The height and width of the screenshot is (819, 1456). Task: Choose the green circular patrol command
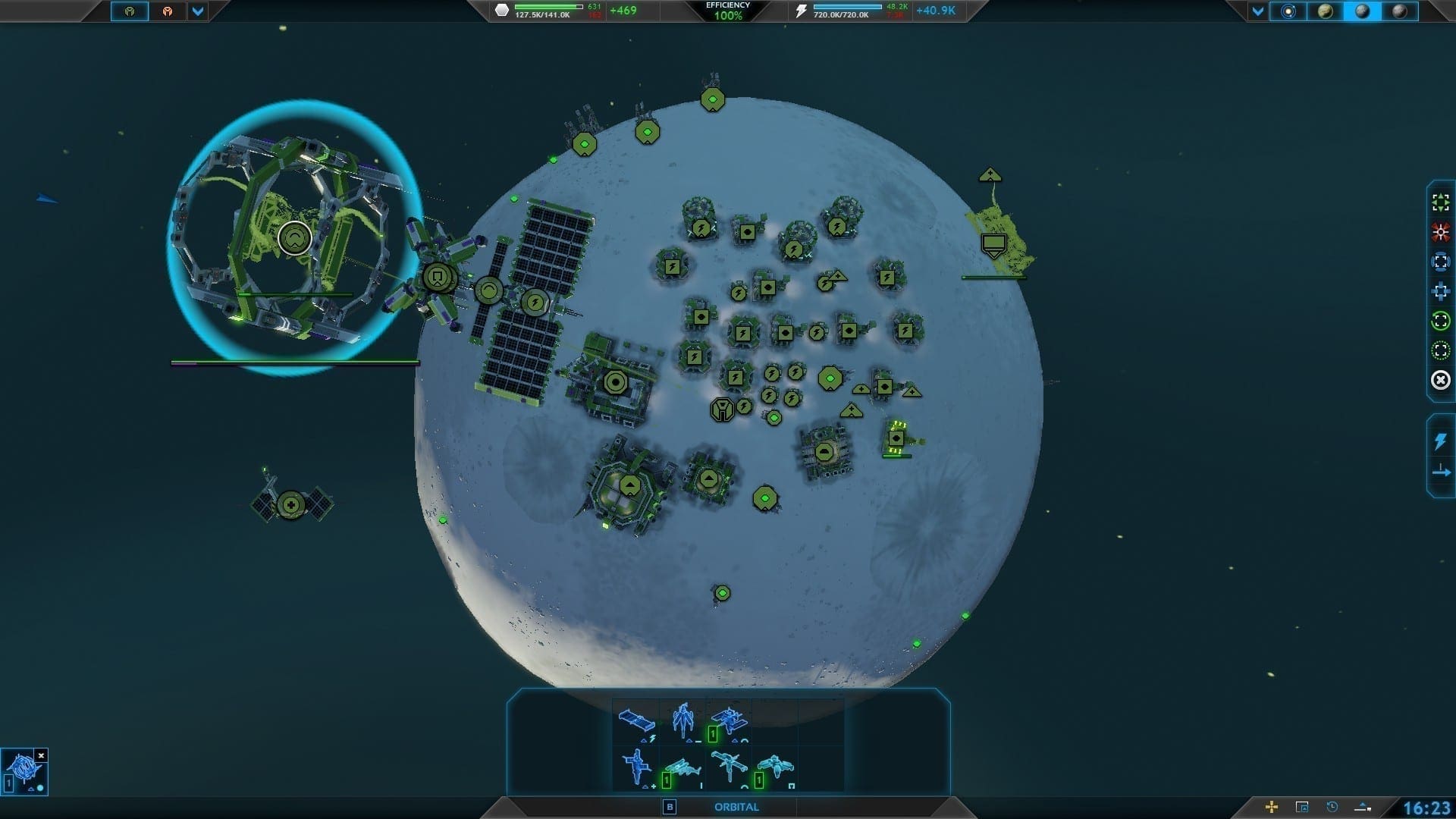coord(1440,321)
